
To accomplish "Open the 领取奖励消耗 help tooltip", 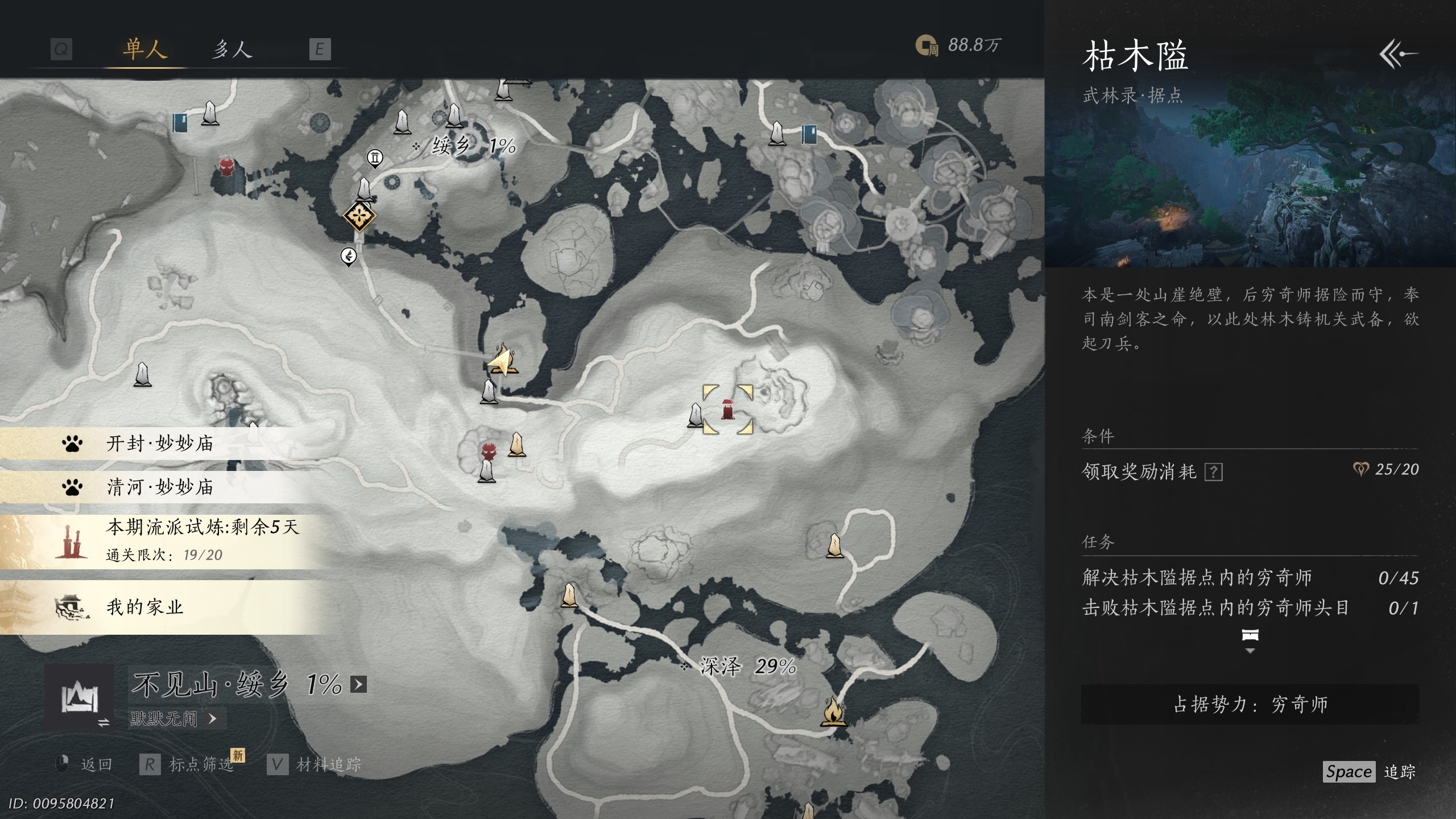I will click(x=1213, y=472).
